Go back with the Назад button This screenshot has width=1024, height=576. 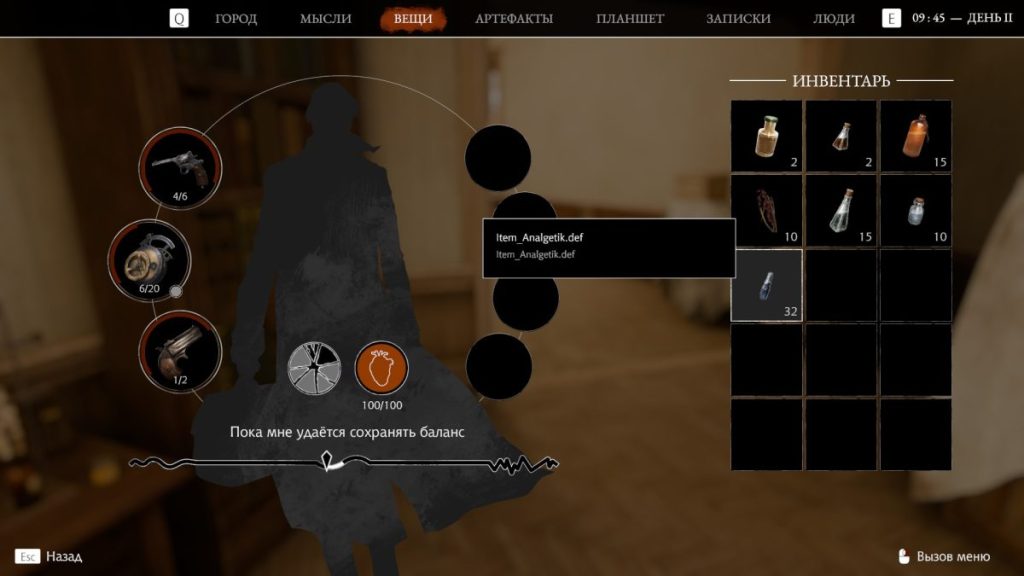[x=50, y=556]
